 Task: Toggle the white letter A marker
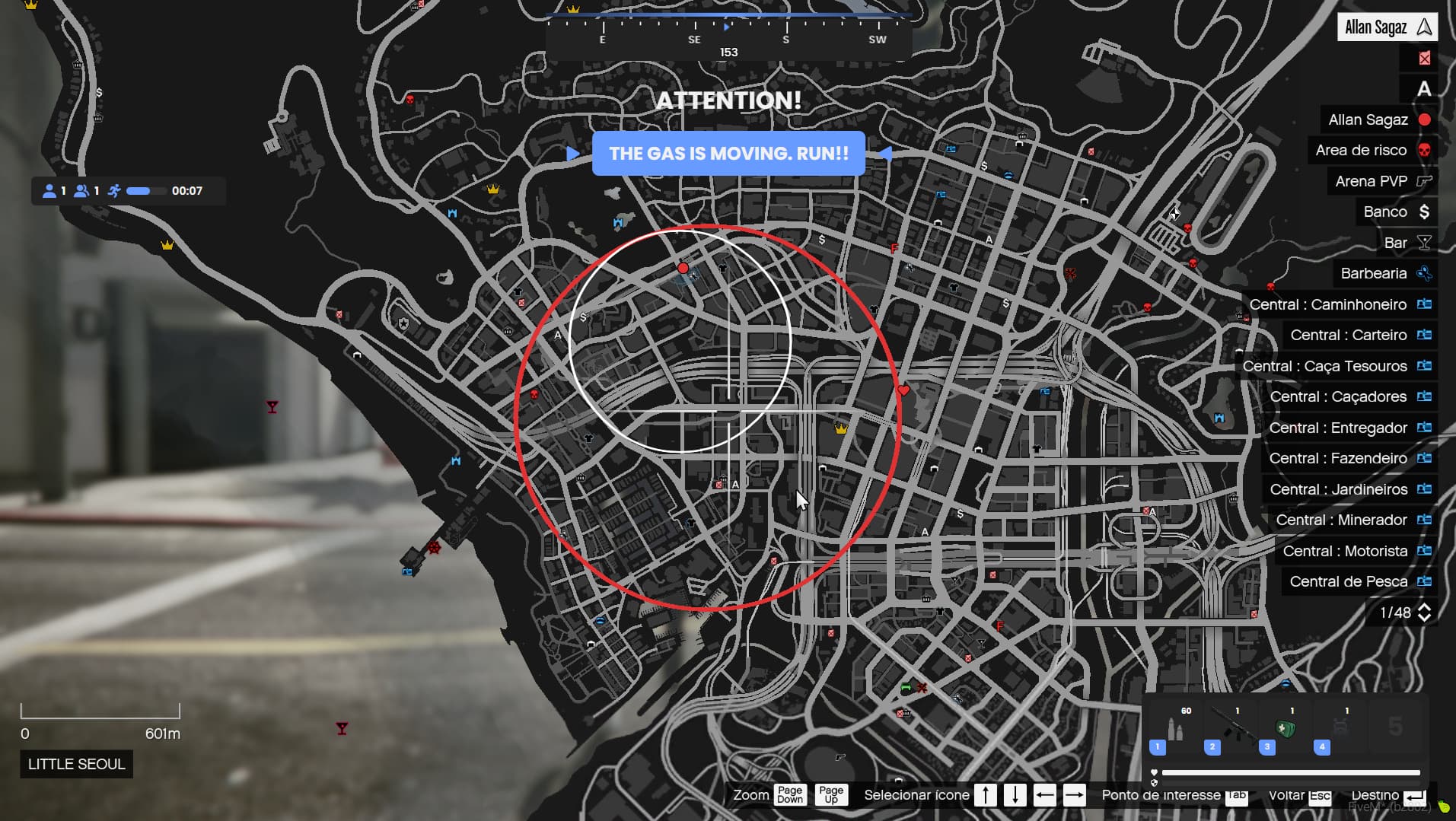[x=1424, y=89]
